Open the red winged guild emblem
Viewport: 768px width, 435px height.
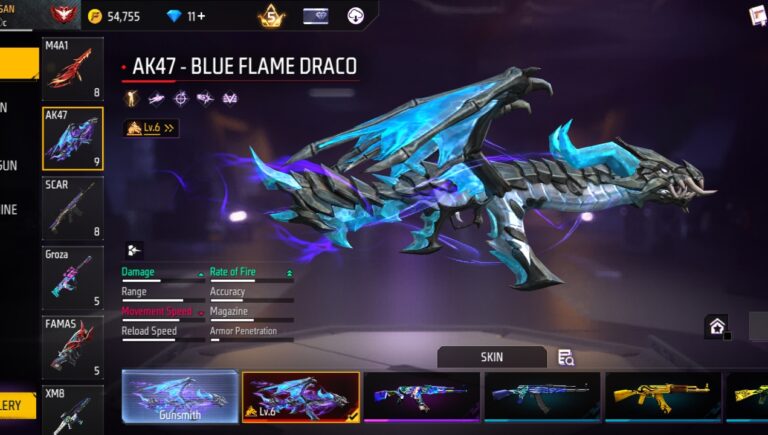tap(65, 15)
